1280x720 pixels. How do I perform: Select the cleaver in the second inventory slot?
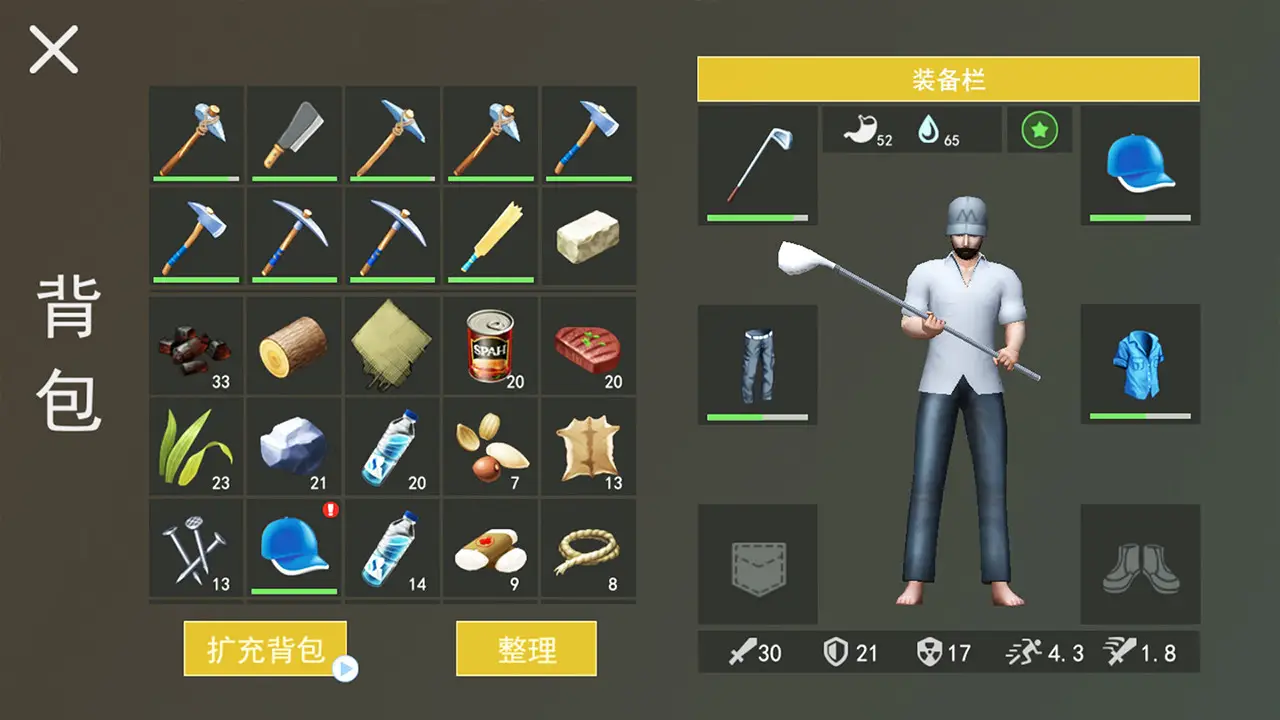(x=293, y=137)
